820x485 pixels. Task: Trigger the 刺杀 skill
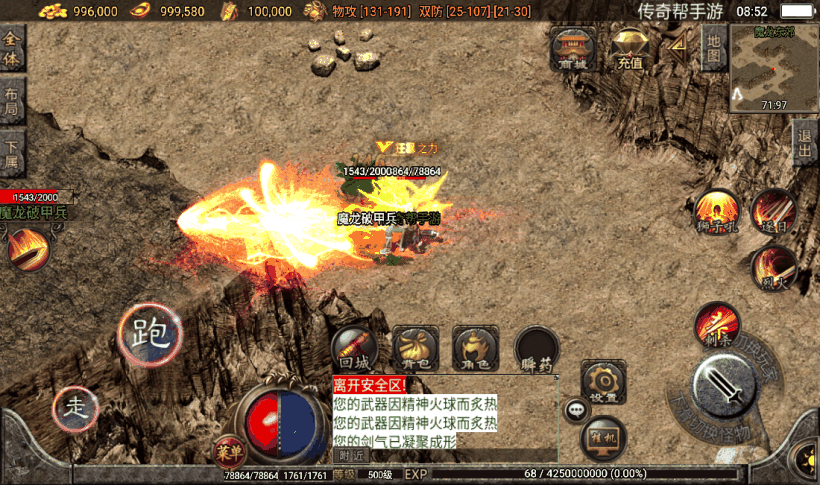point(717,324)
